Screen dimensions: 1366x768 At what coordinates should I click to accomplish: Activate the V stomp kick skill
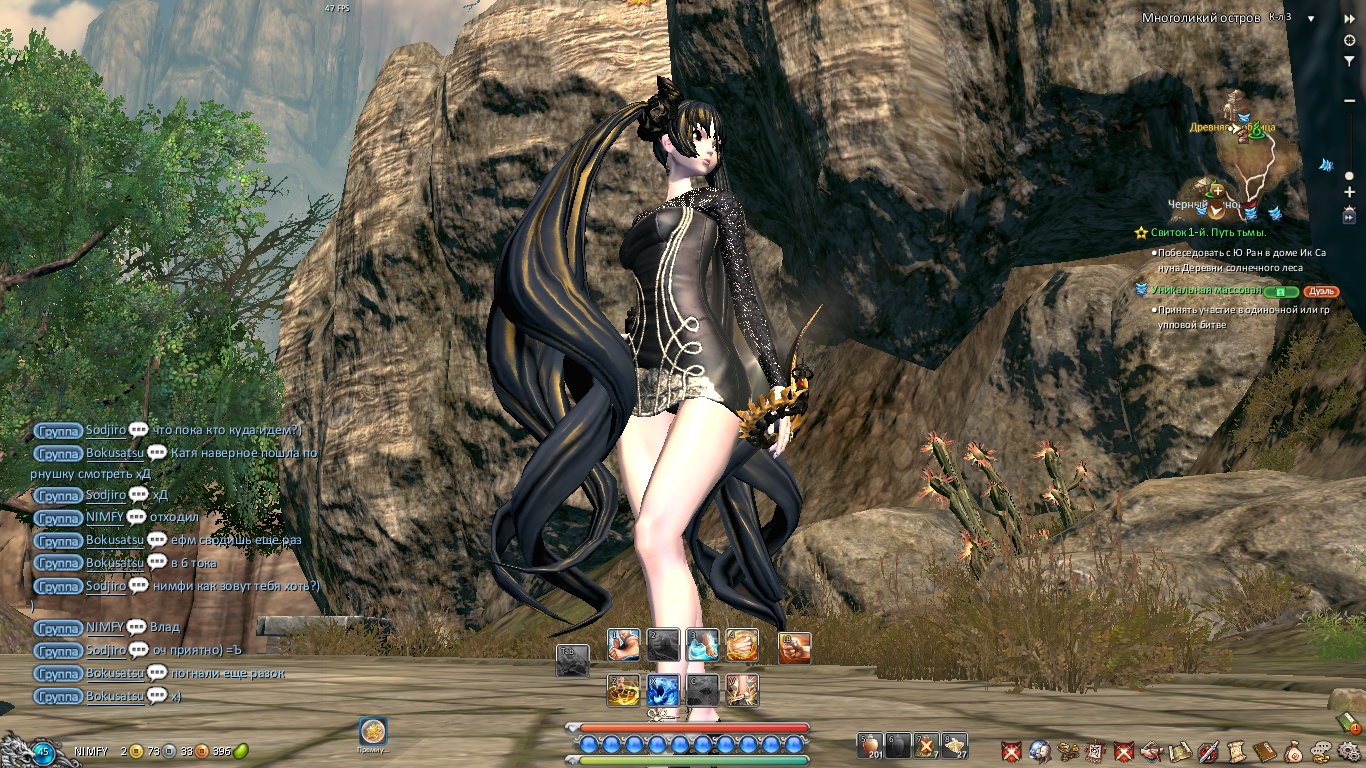click(742, 690)
